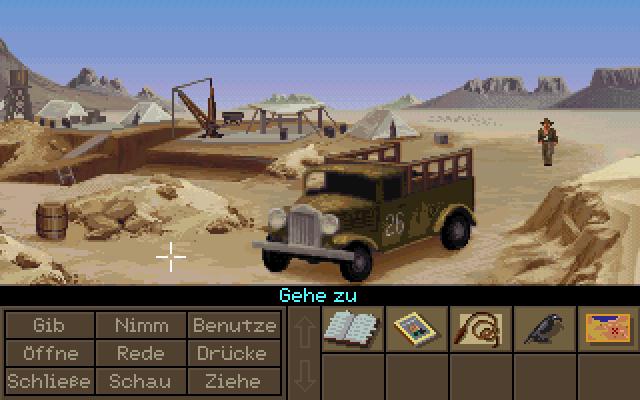
Task: Select the map with red X
Action: coord(606,329)
